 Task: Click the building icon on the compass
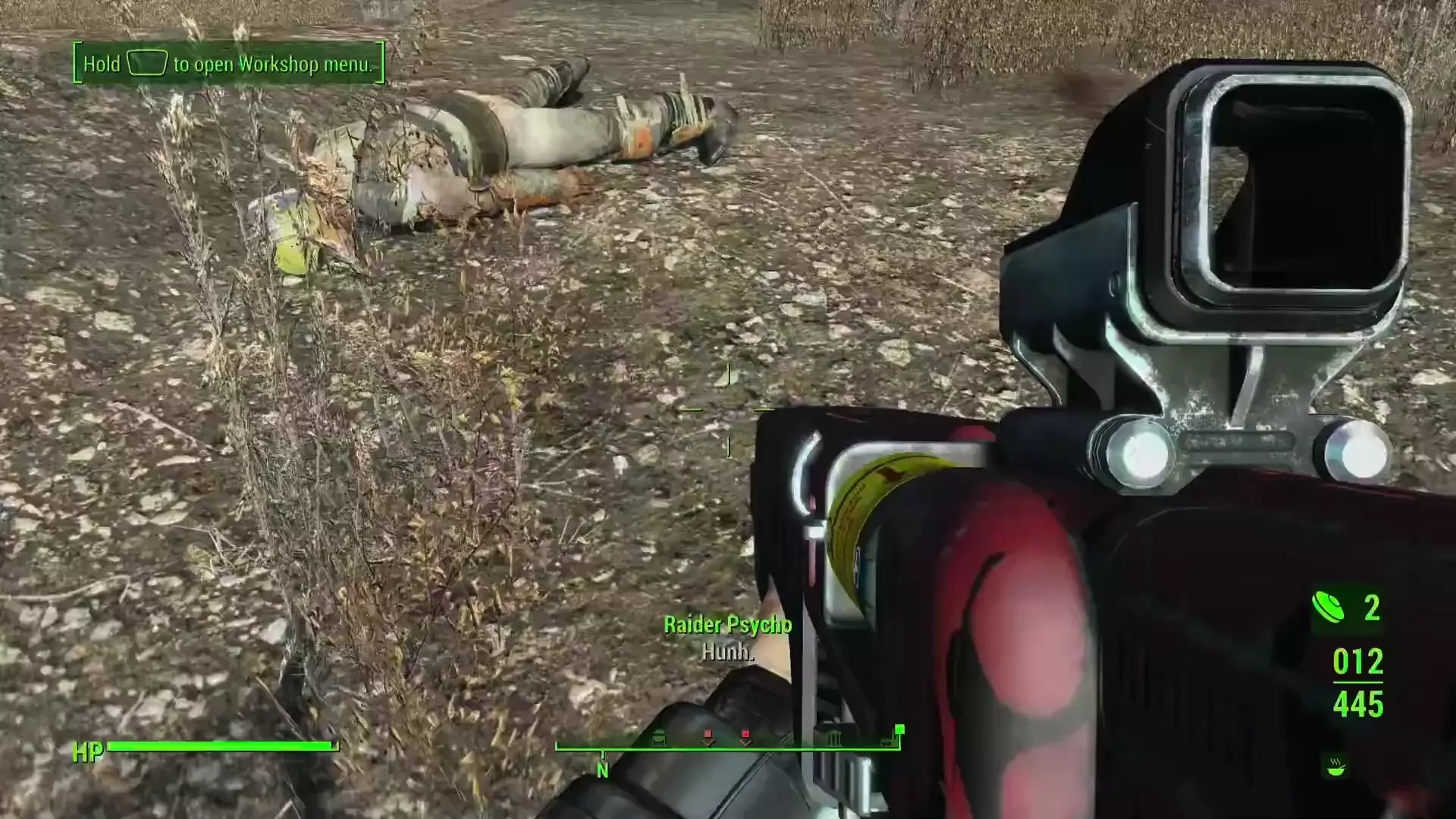tap(833, 738)
